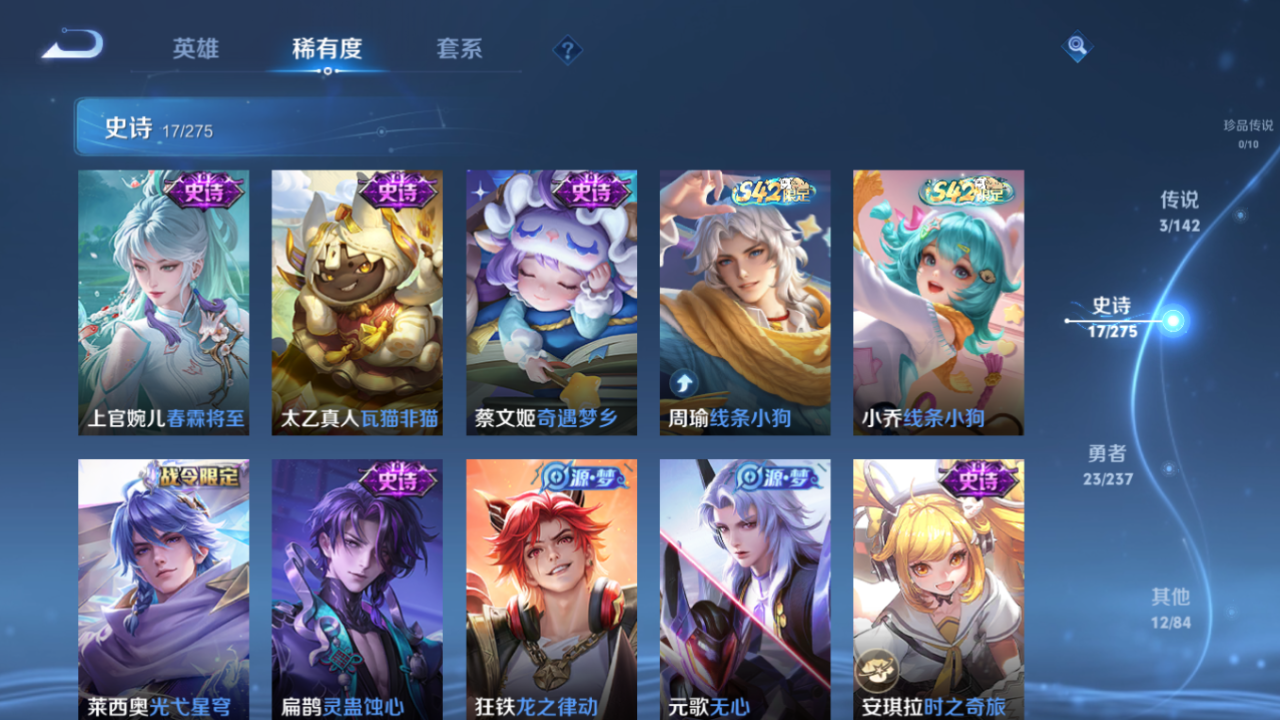This screenshot has width=1280, height=720.
Task: Switch to the 英雄 tab
Action: tap(194, 48)
